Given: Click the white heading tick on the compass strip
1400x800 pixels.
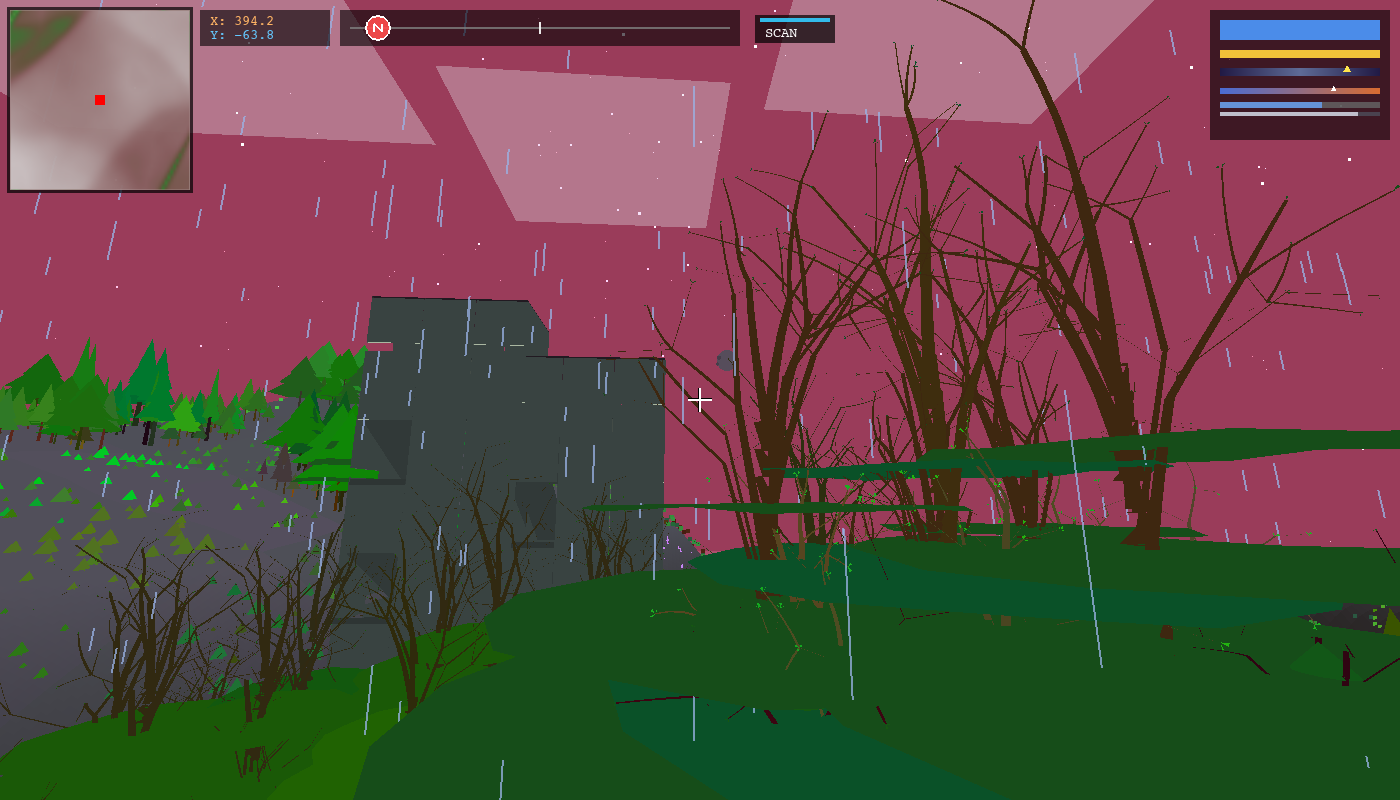Looking at the screenshot, I should coord(539,28).
